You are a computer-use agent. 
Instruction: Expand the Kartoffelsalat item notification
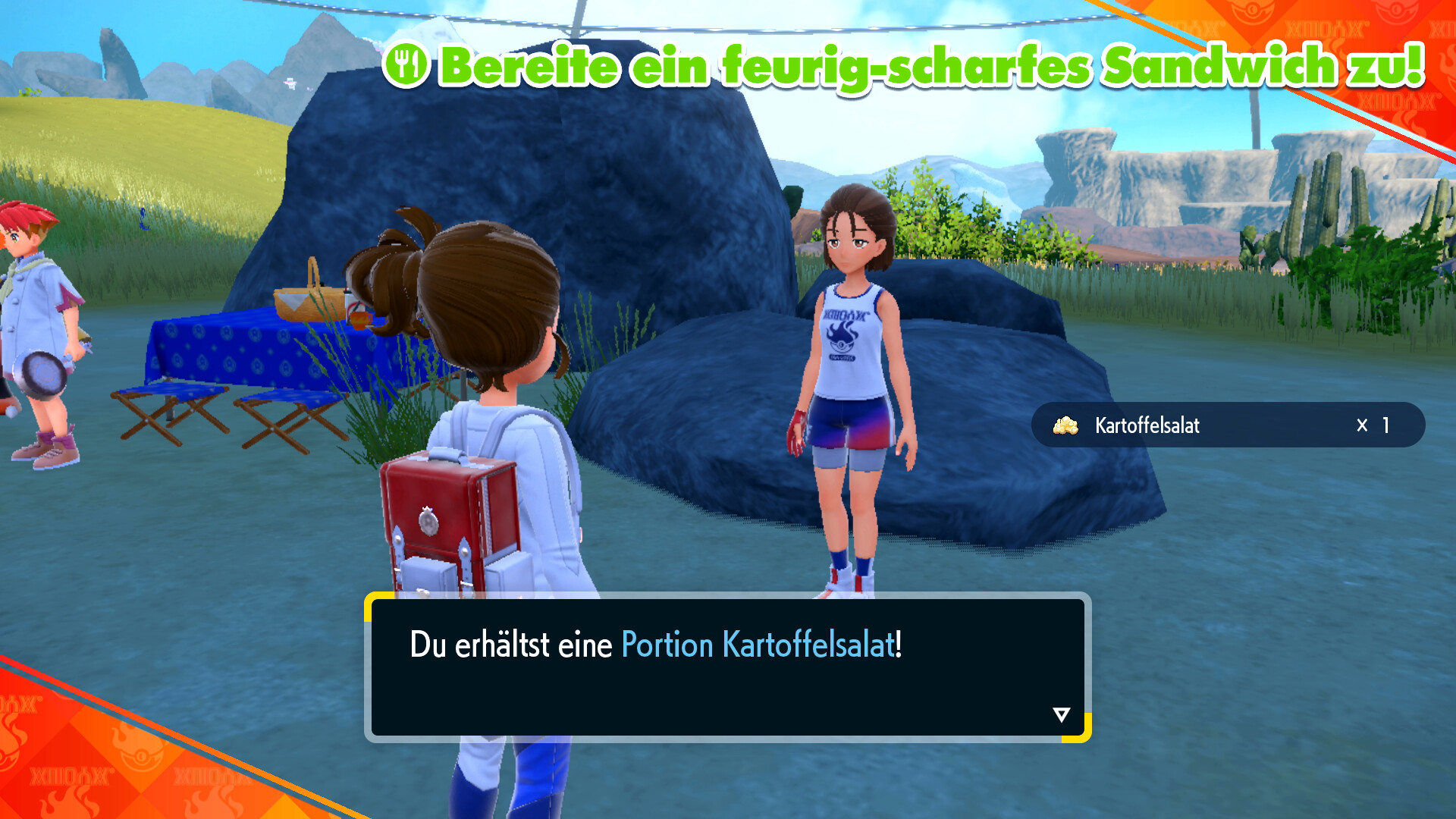1228,425
